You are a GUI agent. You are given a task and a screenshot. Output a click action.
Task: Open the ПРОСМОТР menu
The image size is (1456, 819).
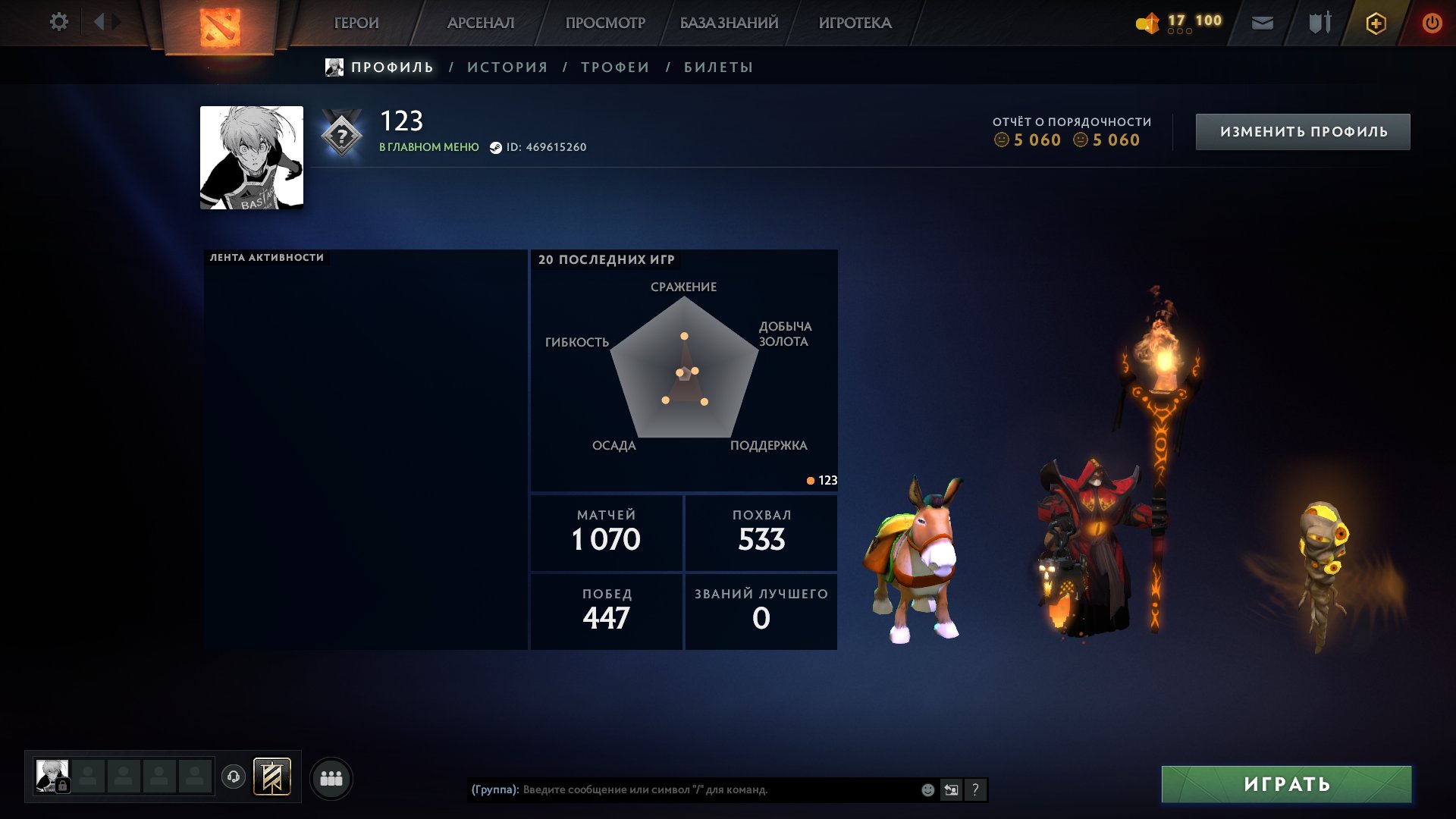(x=605, y=24)
